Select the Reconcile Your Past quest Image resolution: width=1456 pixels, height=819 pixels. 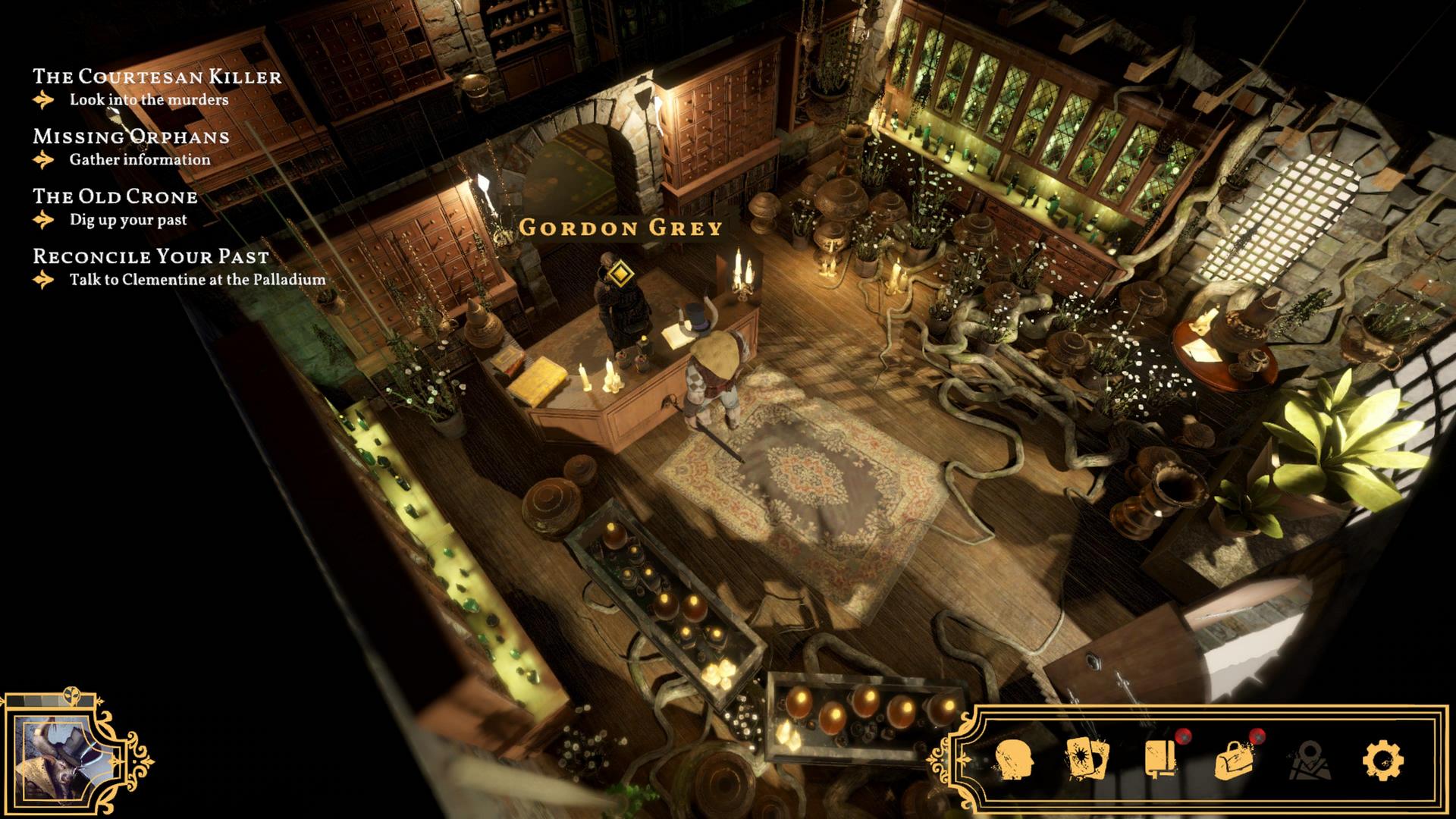click(x=151, y=256)
